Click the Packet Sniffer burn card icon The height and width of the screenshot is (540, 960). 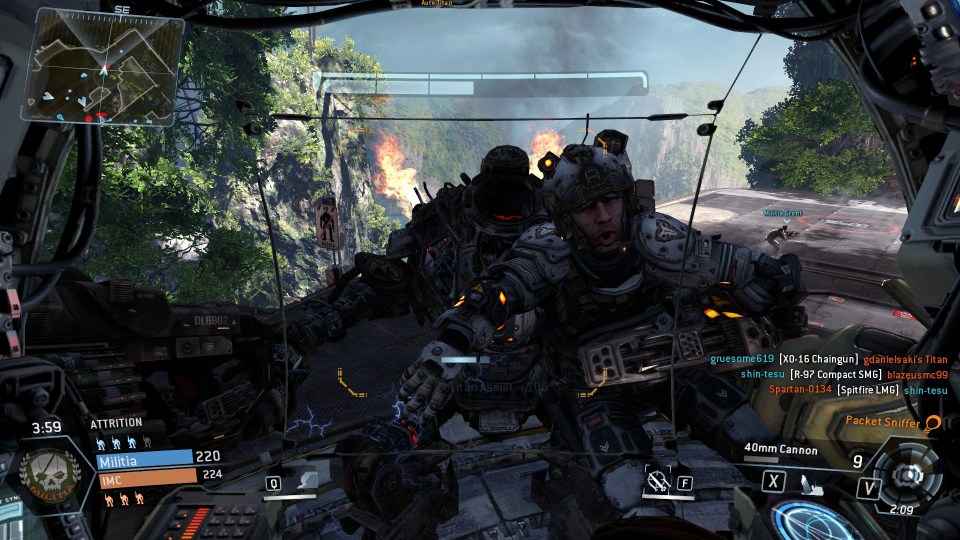(x=933, y=423)
